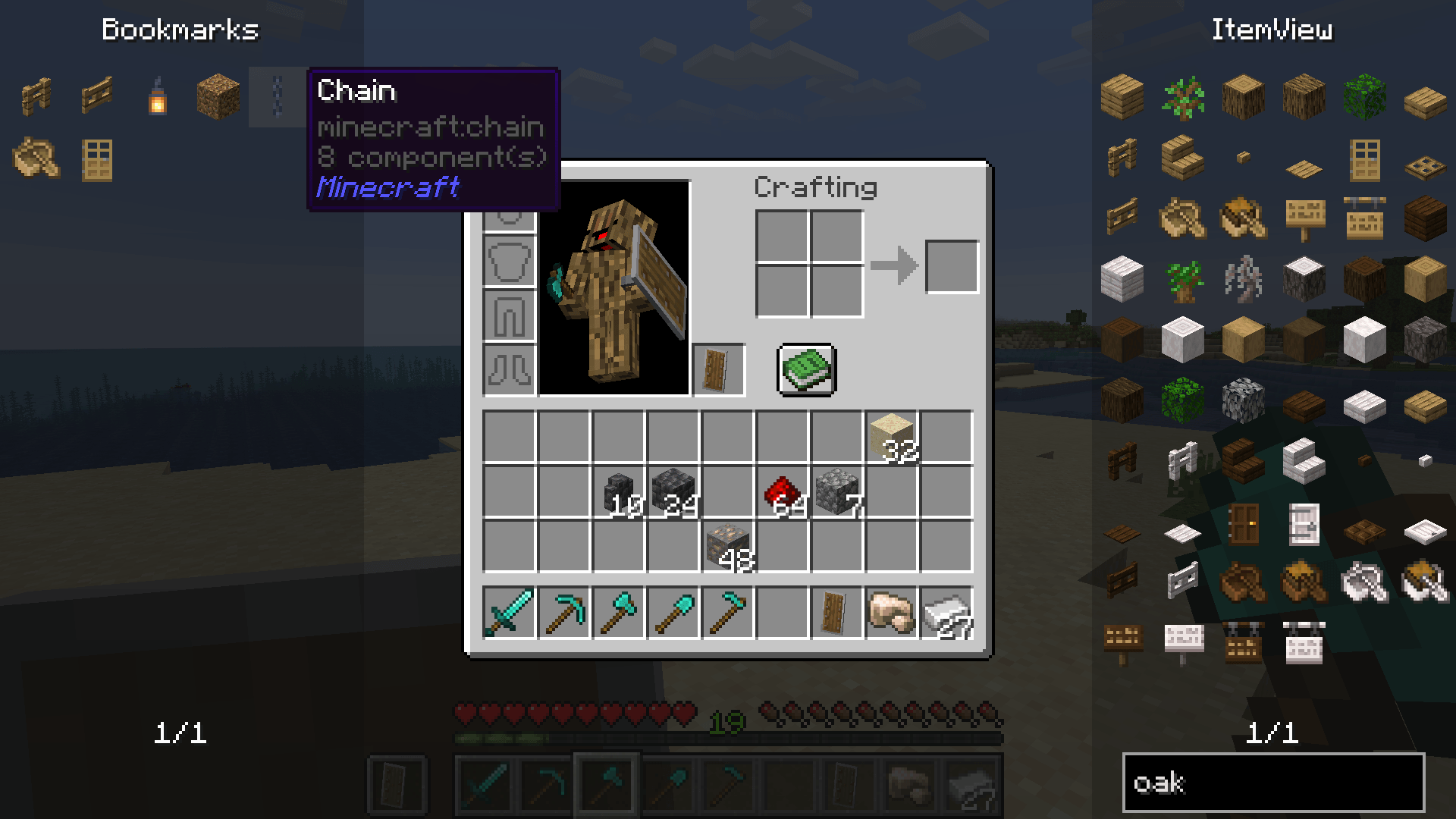The width and height of the screenshot is (1456, 819).
Task: Click the search field showing oak
Action: (x=1274, y=781)
